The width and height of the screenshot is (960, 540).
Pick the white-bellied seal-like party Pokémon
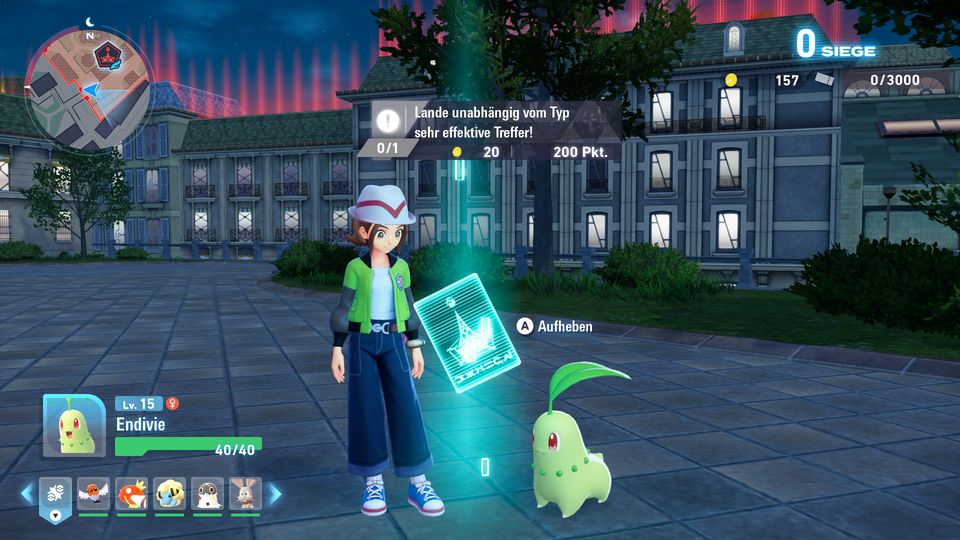(207, 493)
